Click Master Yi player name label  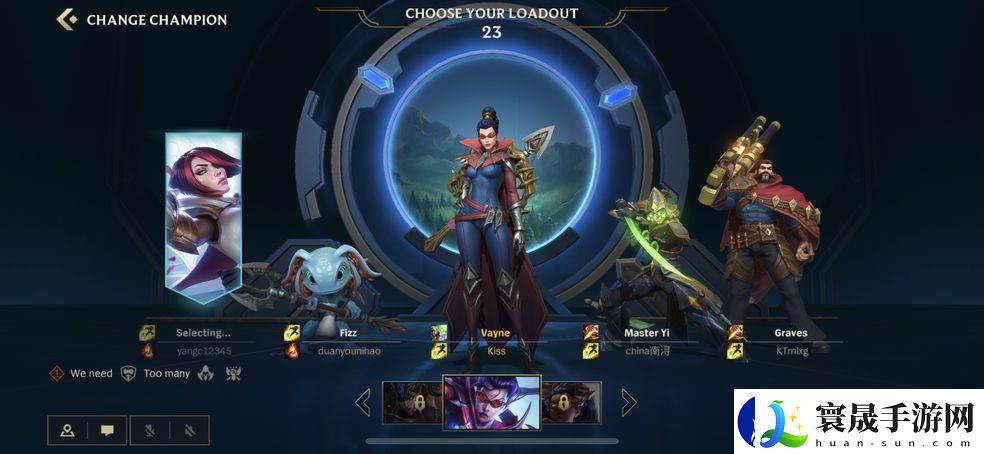click(647, 333)
